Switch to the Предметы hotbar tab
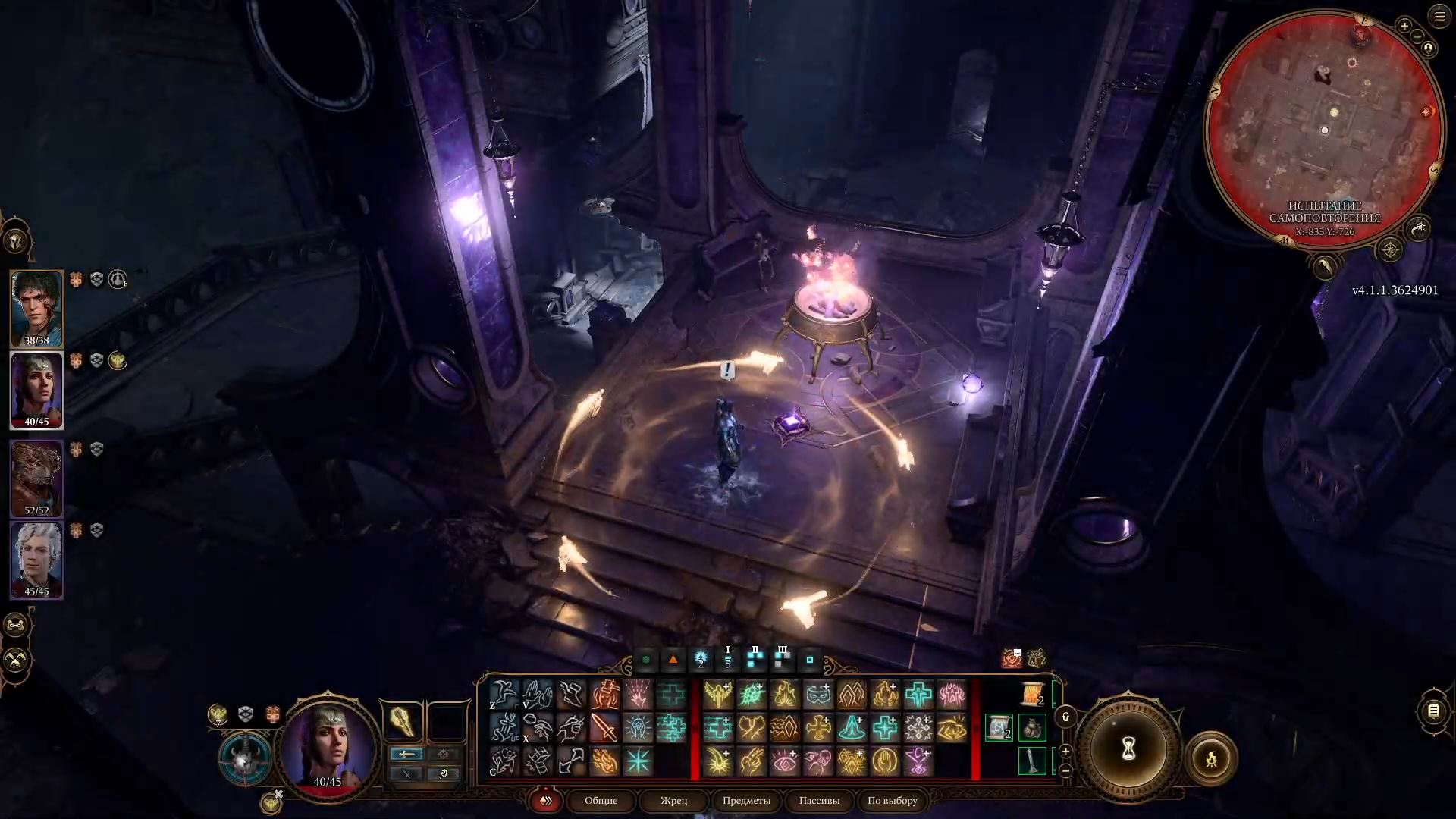 (746, 801)
